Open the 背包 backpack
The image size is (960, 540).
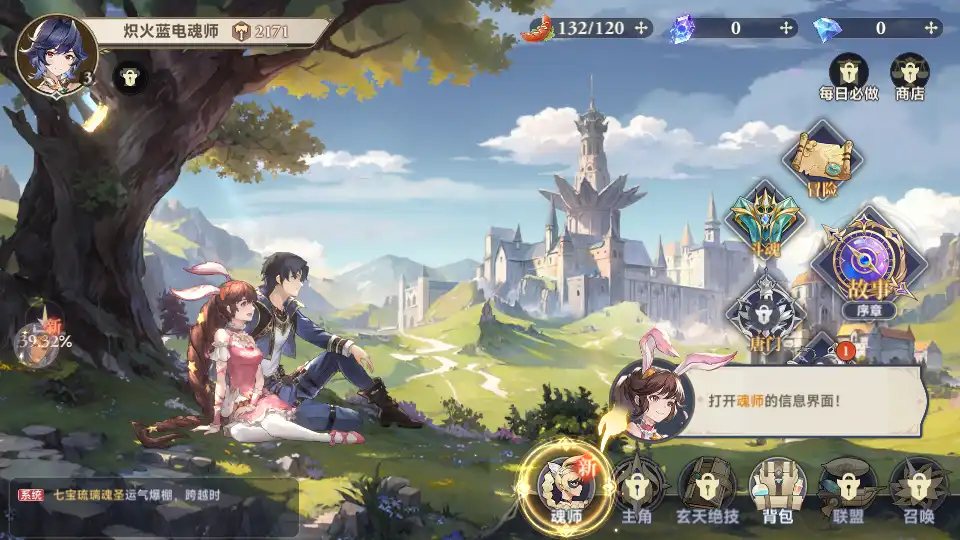[778, 487]
